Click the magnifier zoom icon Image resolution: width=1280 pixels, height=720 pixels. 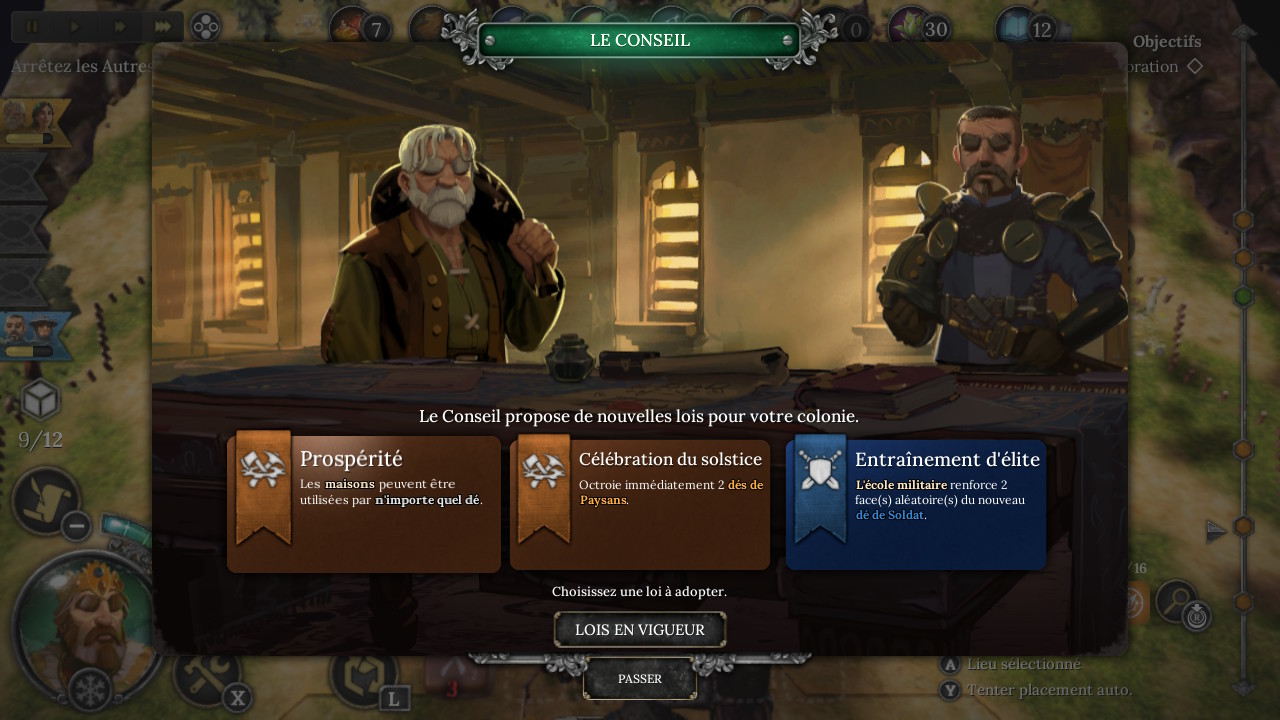[x=1176, y=600]
